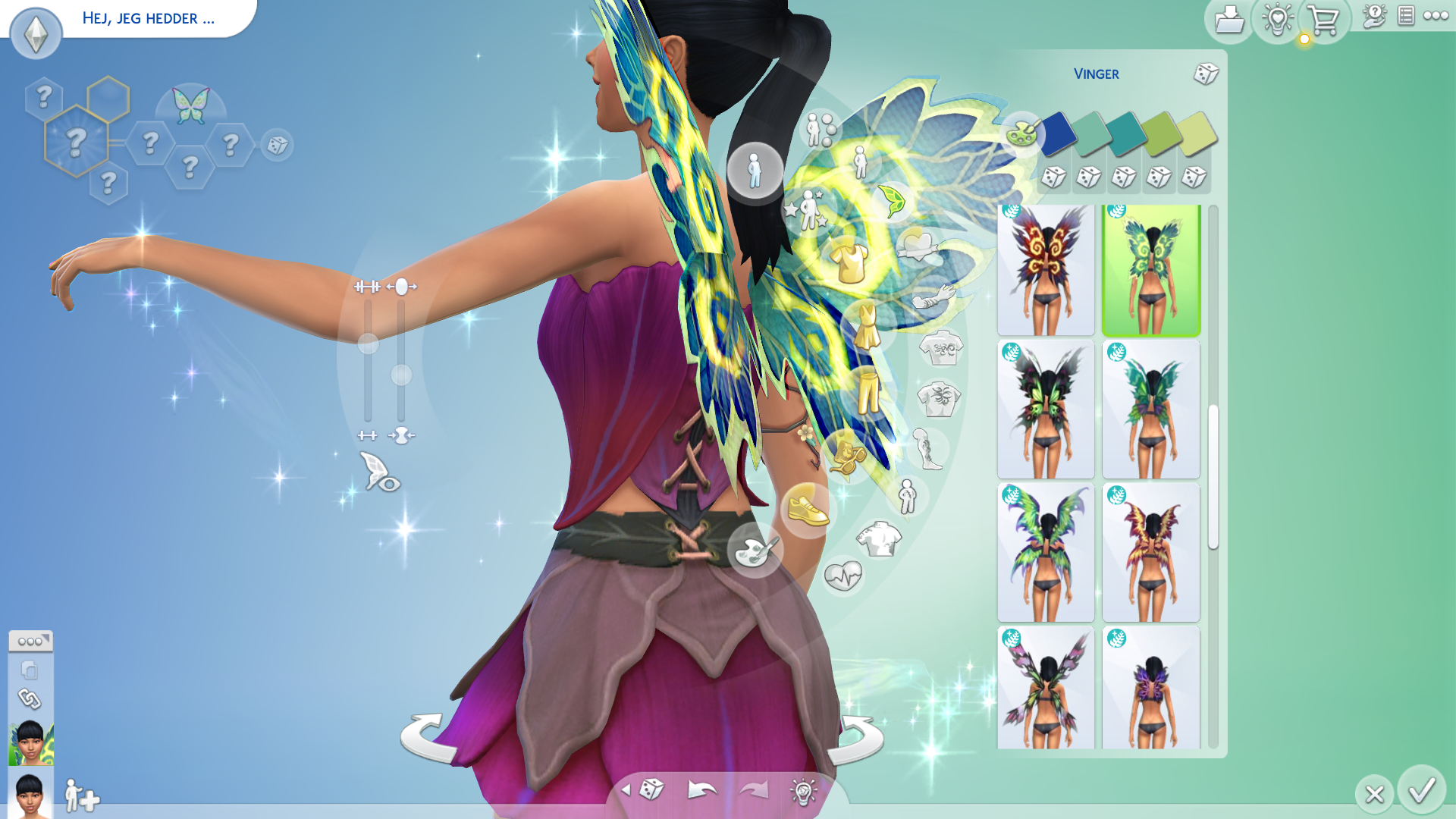Choose the light yellow-green color swatch
The width and height of the screenshot is (1456, 819).
[1197, 132]
